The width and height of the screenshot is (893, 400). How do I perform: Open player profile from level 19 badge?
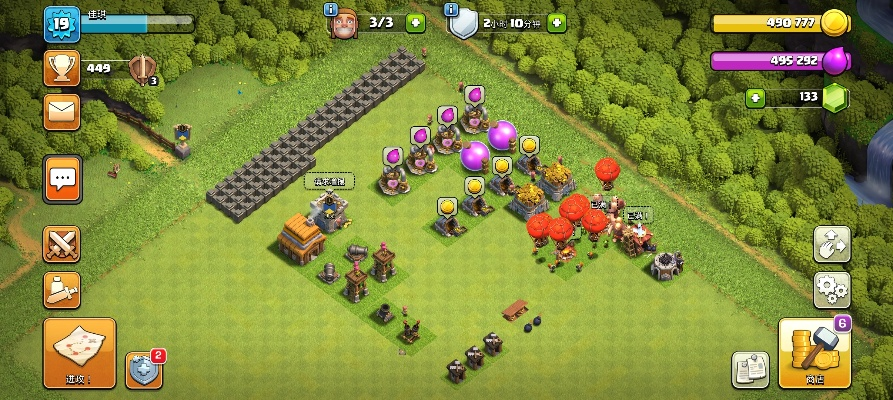coord(61,24)
